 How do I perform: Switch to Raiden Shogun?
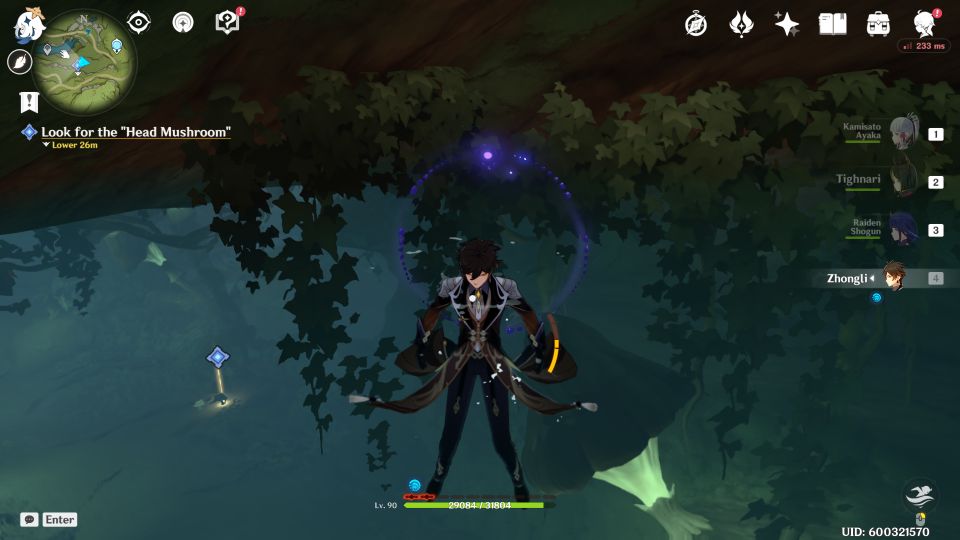904,229
